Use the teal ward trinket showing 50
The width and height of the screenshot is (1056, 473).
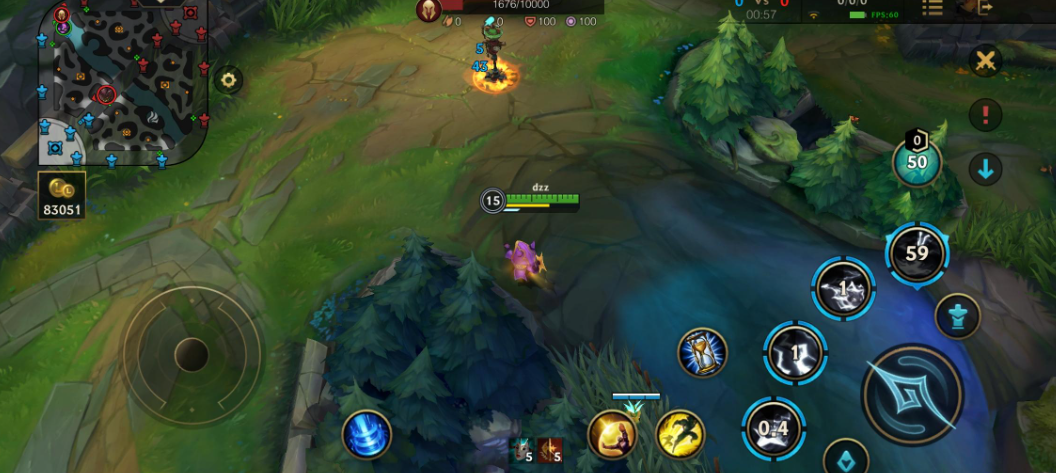point(916,162)
